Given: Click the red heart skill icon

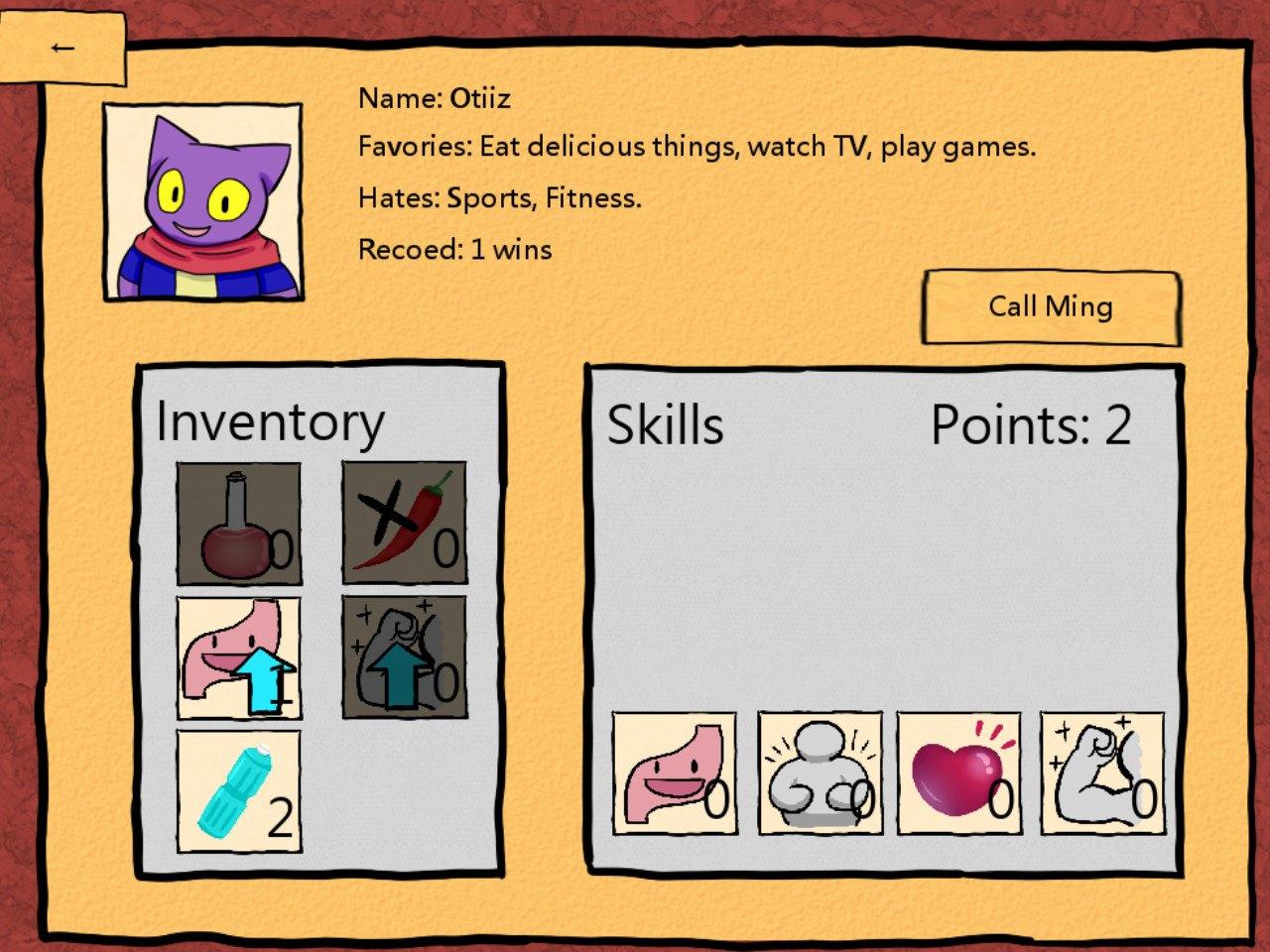Looking at the screenshot, I should click(960, 773).
